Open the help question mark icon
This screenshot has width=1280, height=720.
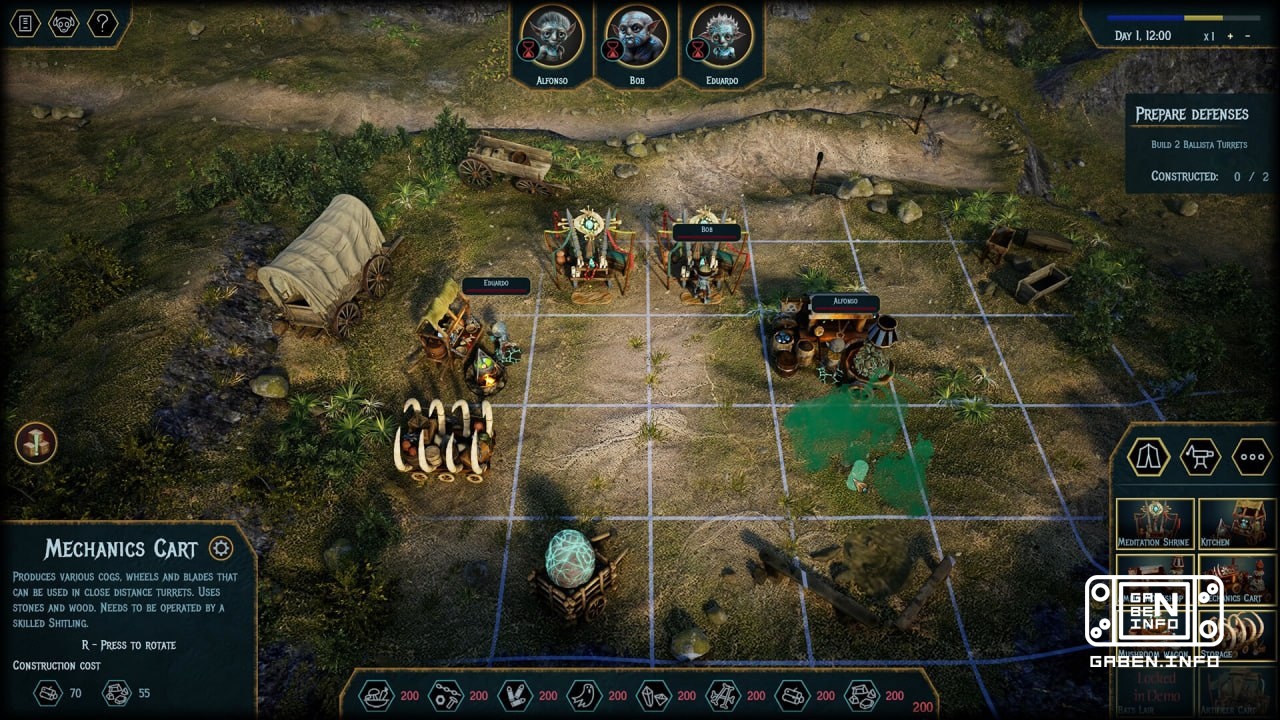(x=102, y=23)
